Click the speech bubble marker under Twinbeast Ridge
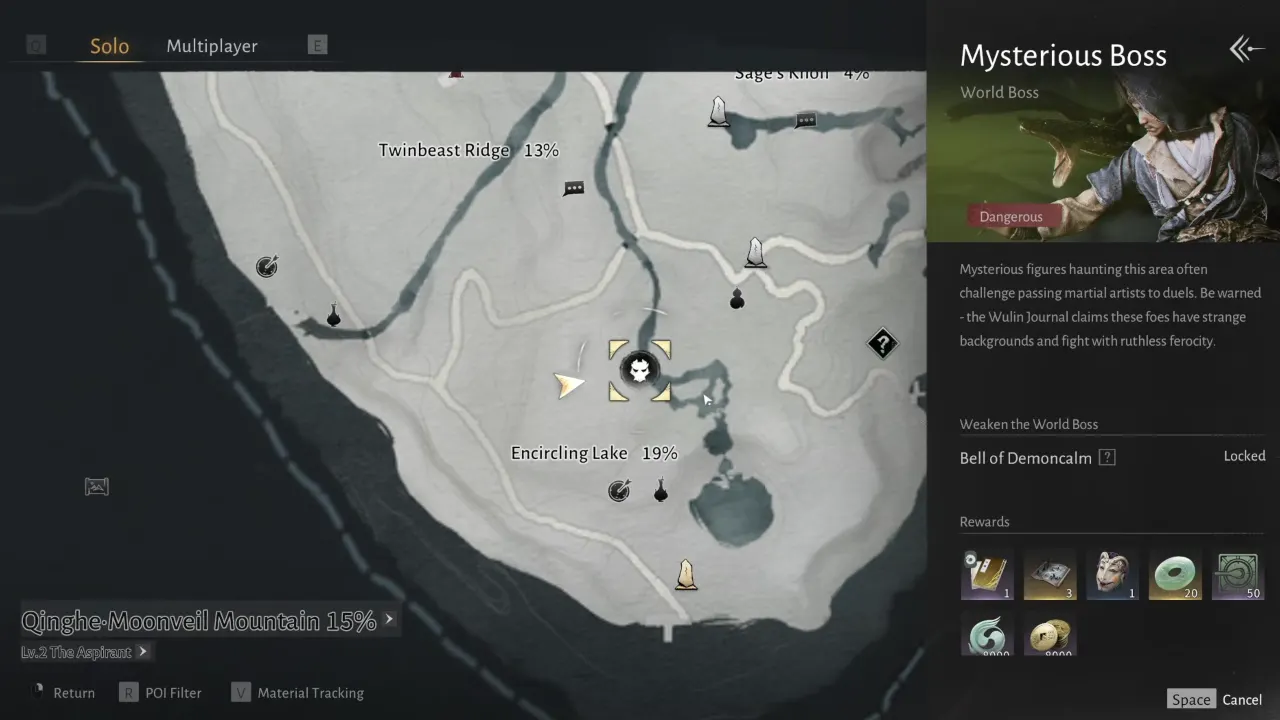The width and height of the screenshot is (1280, 720). point(573,188)
